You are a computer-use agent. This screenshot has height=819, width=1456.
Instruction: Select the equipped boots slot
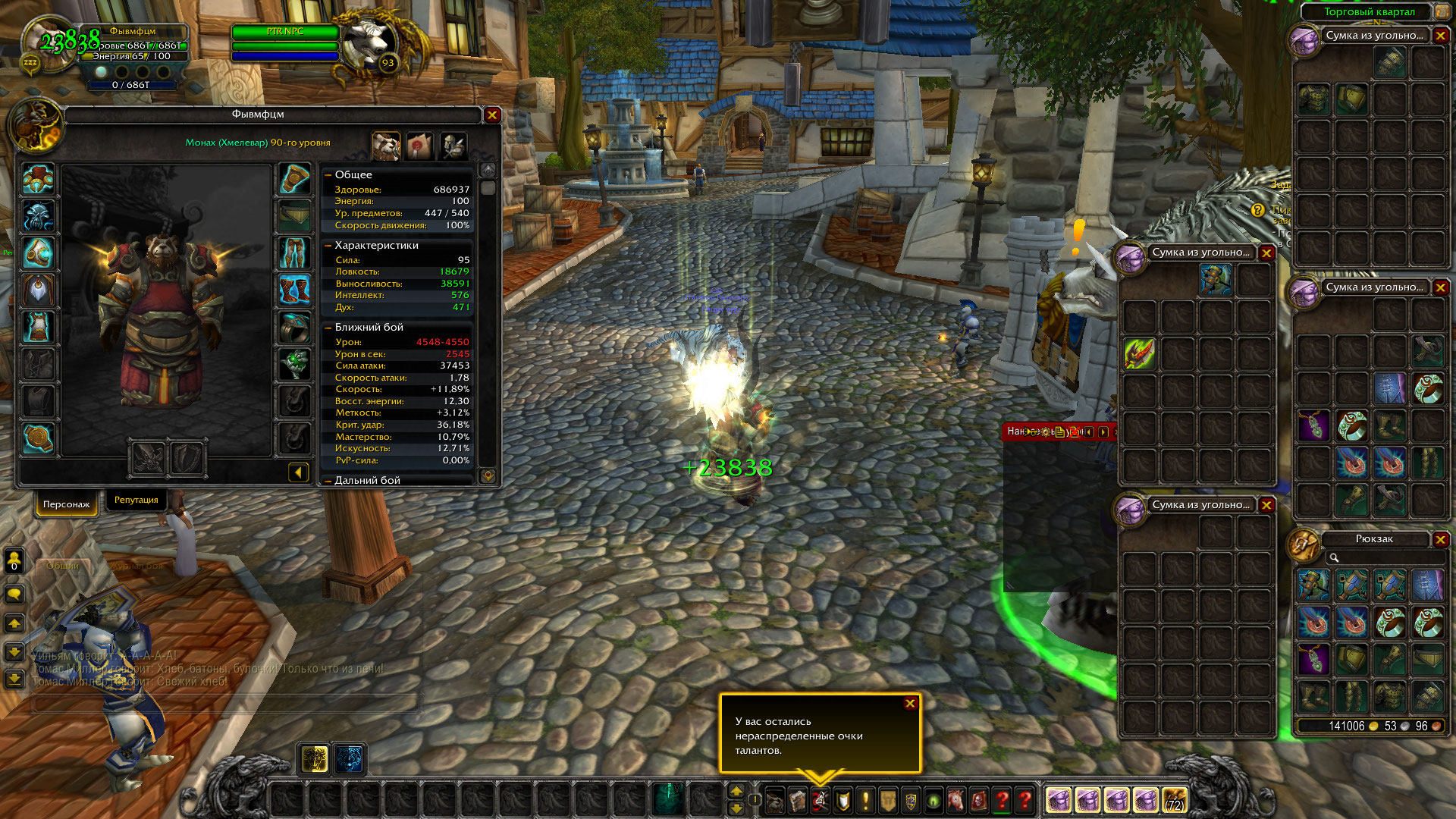pyautogui.click(x=294, y=290)
